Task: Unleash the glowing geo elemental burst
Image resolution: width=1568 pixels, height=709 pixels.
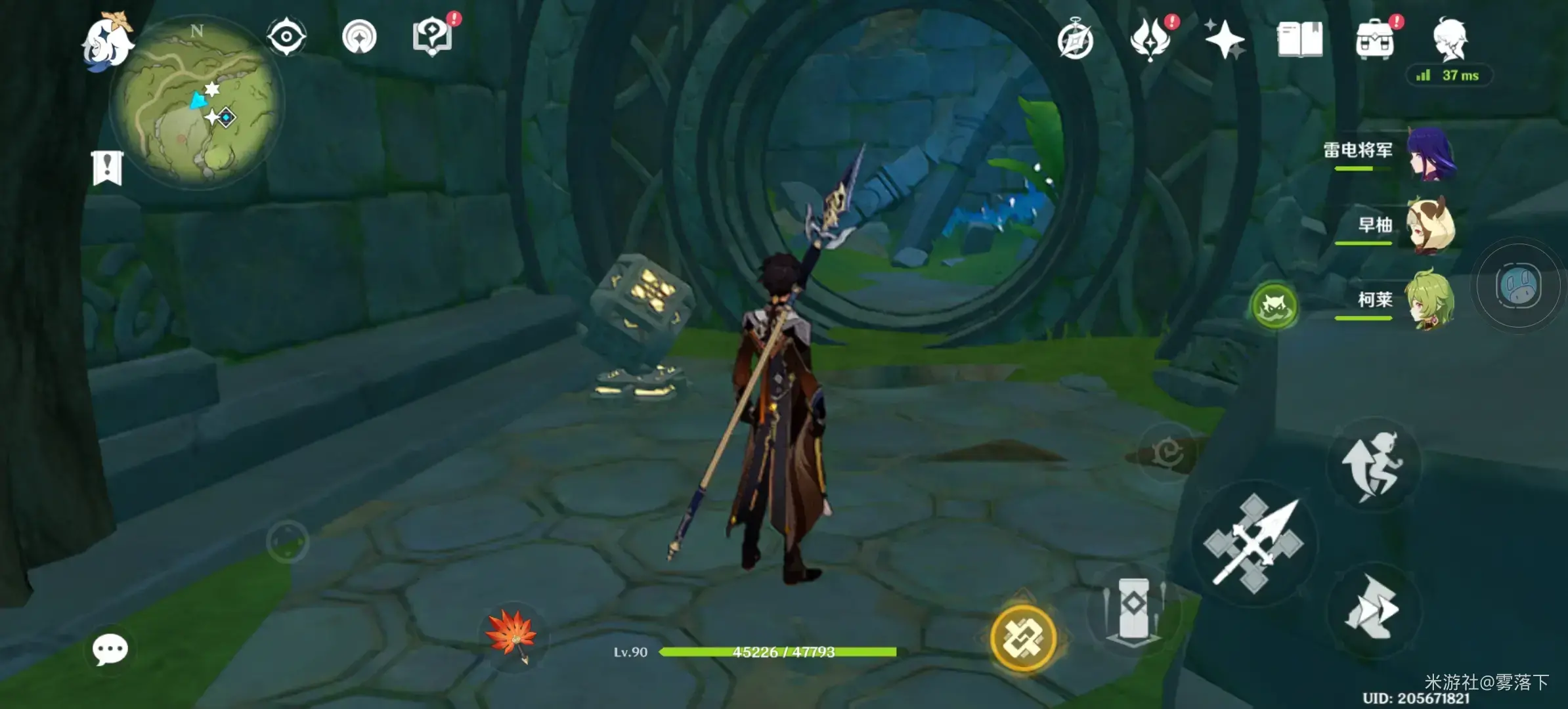Action: [1023, 637]
